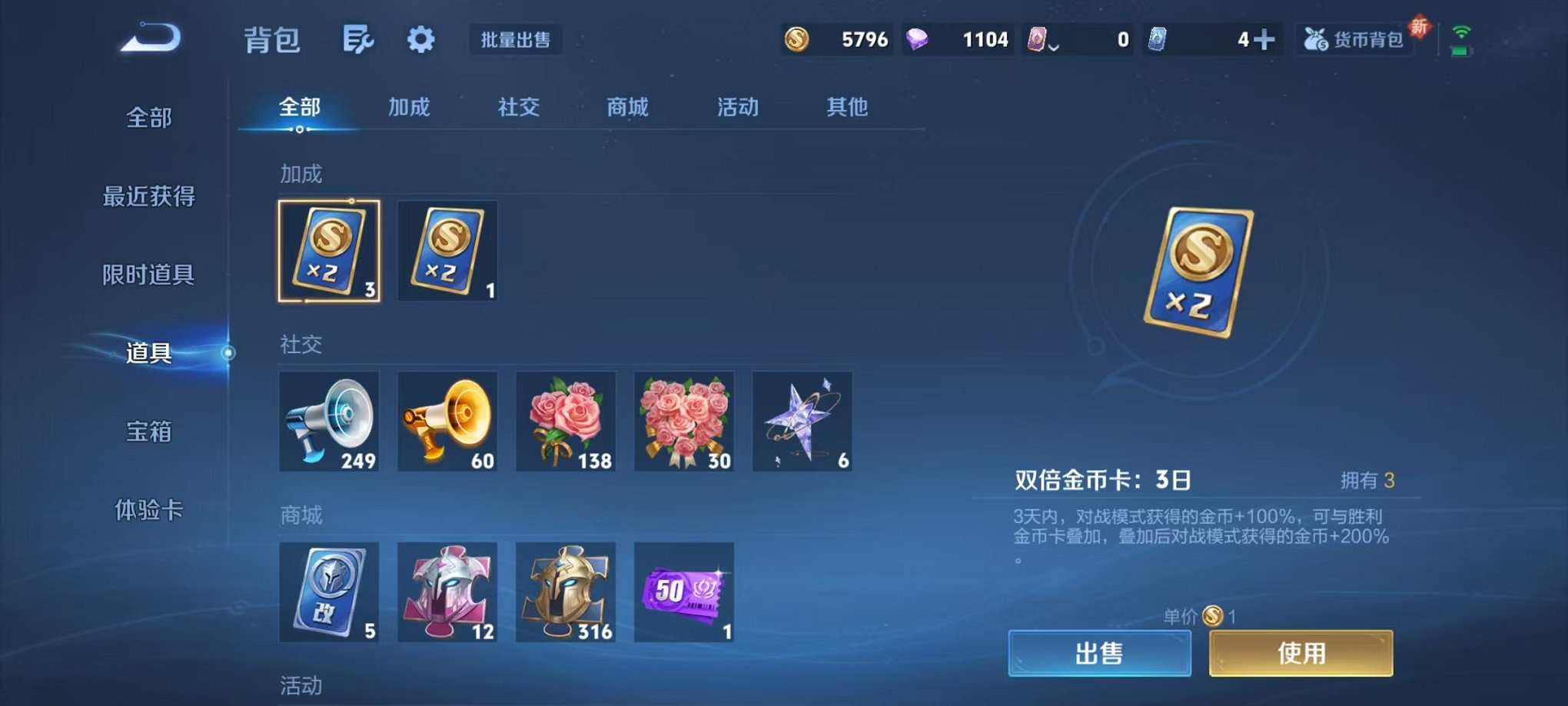1568x706 pixels.
Task: Select the golden hero fragment item
Action: coord(566,592)
